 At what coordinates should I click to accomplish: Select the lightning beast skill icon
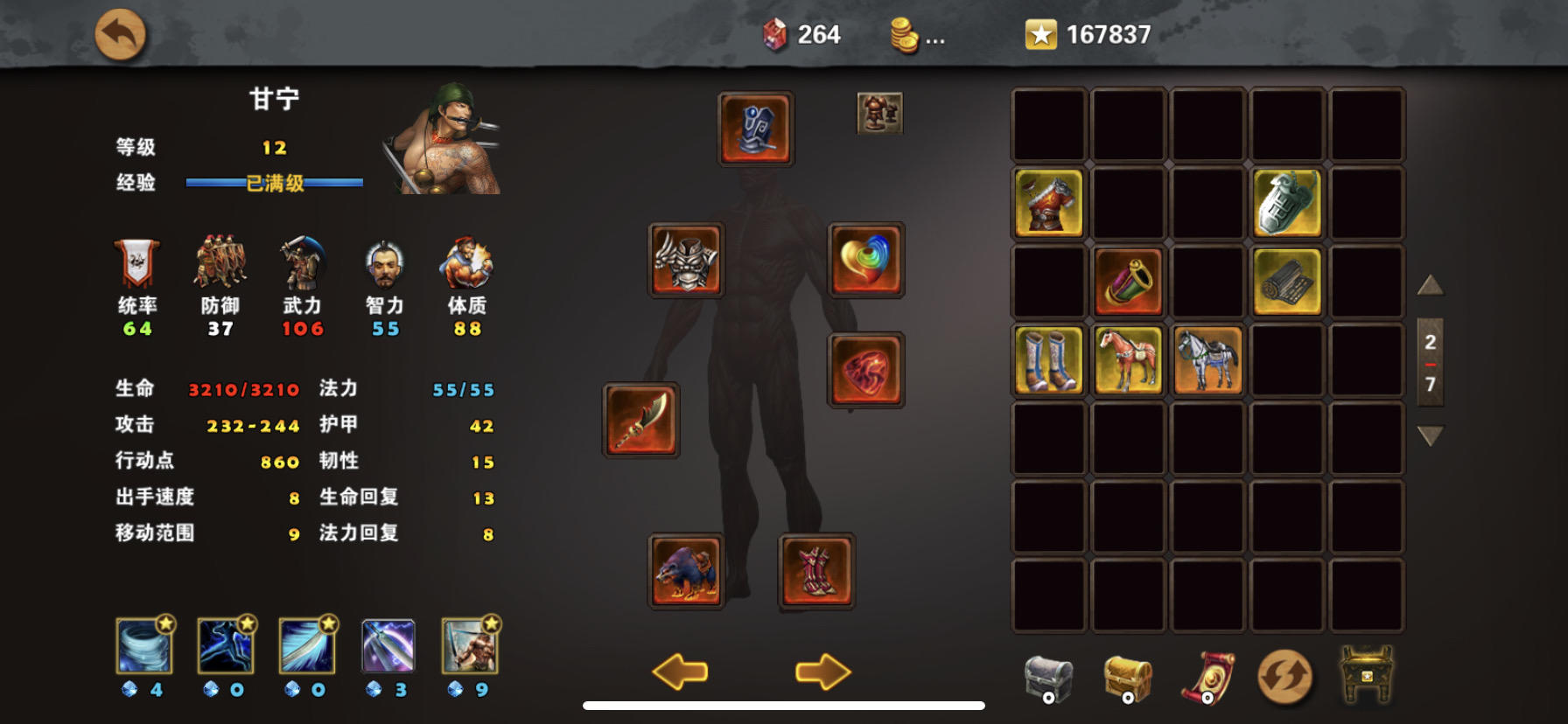(x=225, y=649)
